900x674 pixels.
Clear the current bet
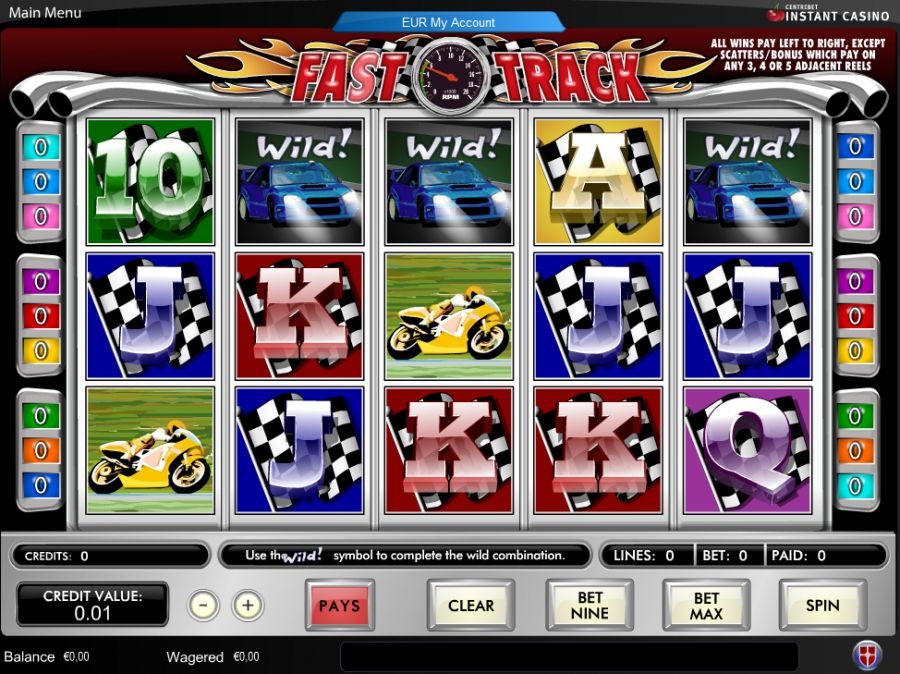tap(471, 605)
